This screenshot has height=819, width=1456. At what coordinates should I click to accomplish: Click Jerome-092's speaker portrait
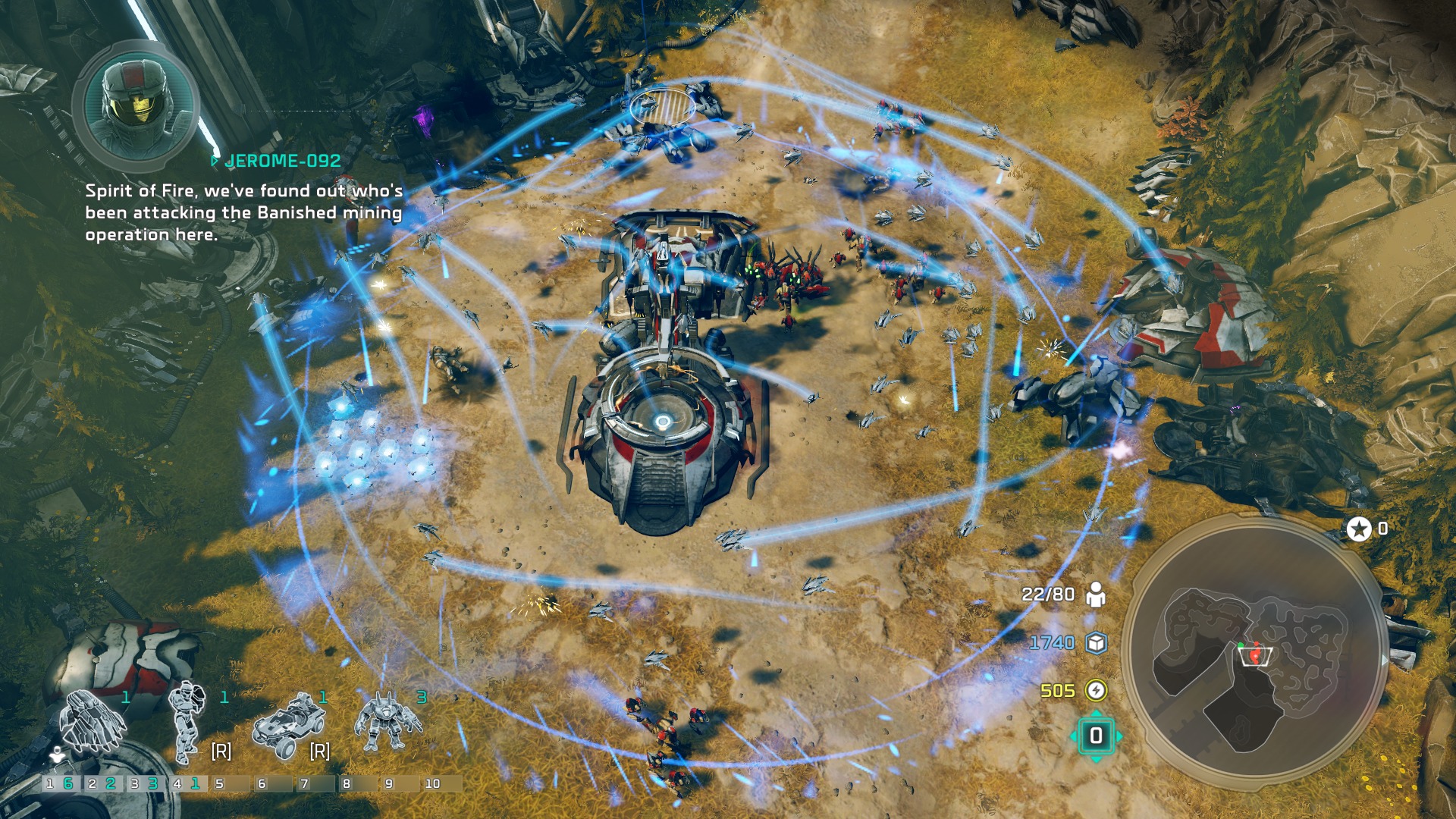tap(136, 106)
